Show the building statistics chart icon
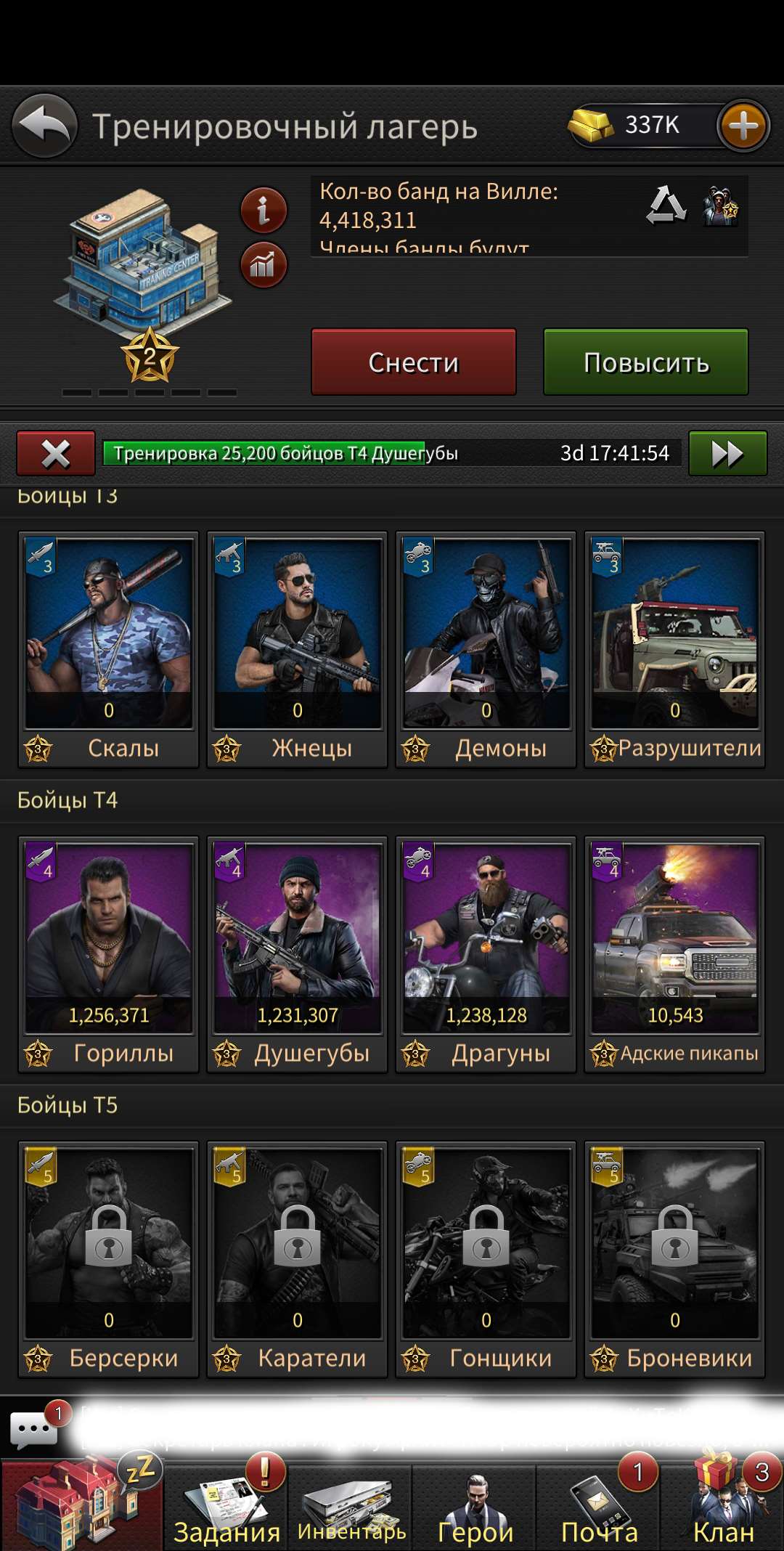 (x=264, y=265)
